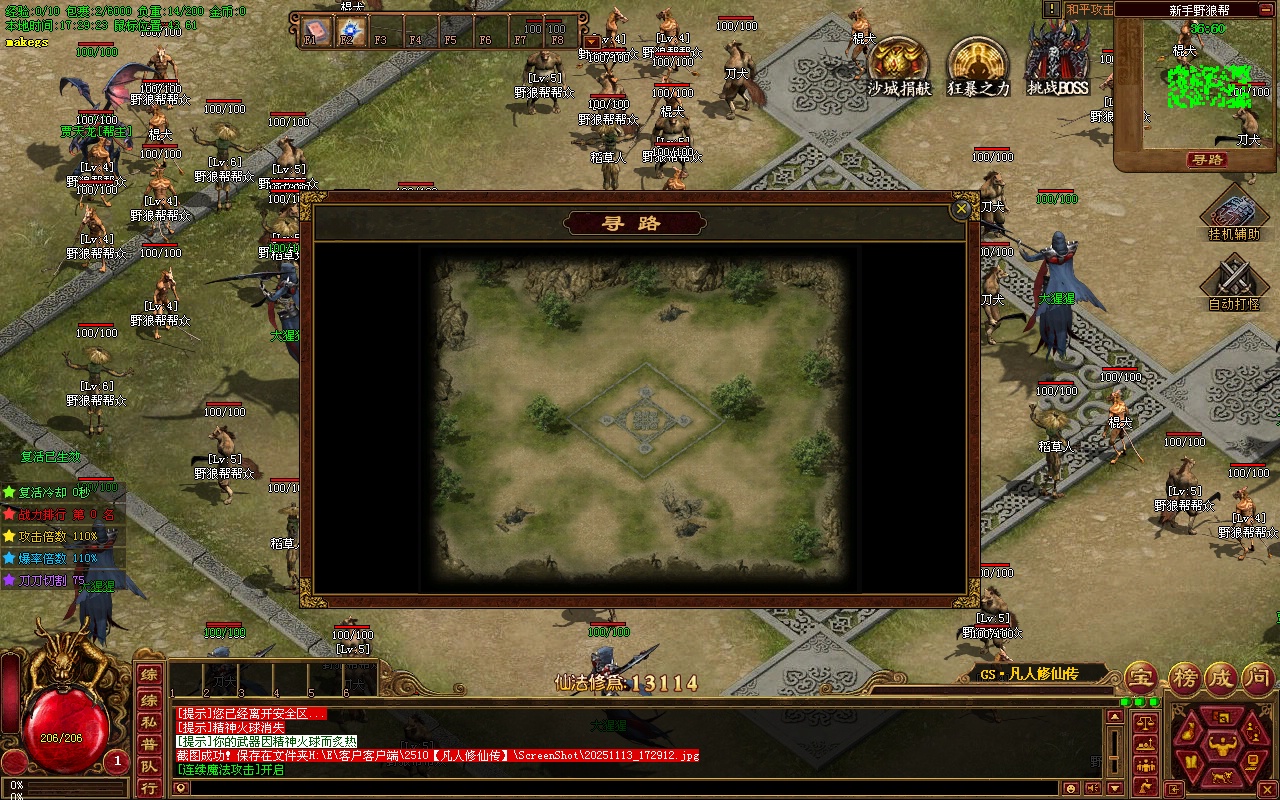Close the 寻路 pathfinding map window
This screenshot has height=800, width=1280.
[x=961, y=208]
